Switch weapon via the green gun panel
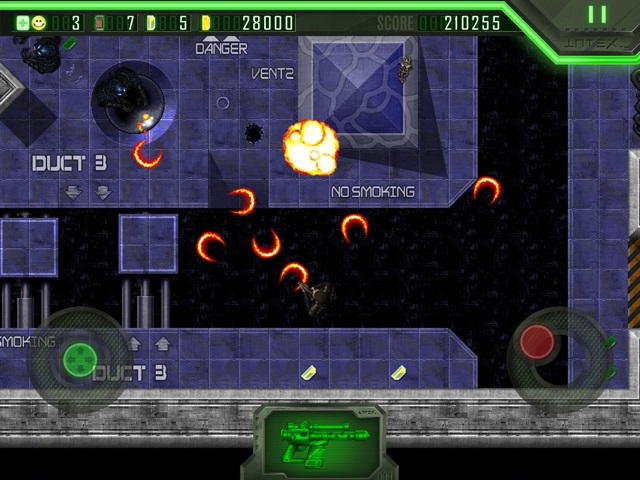 click(318, 440)
